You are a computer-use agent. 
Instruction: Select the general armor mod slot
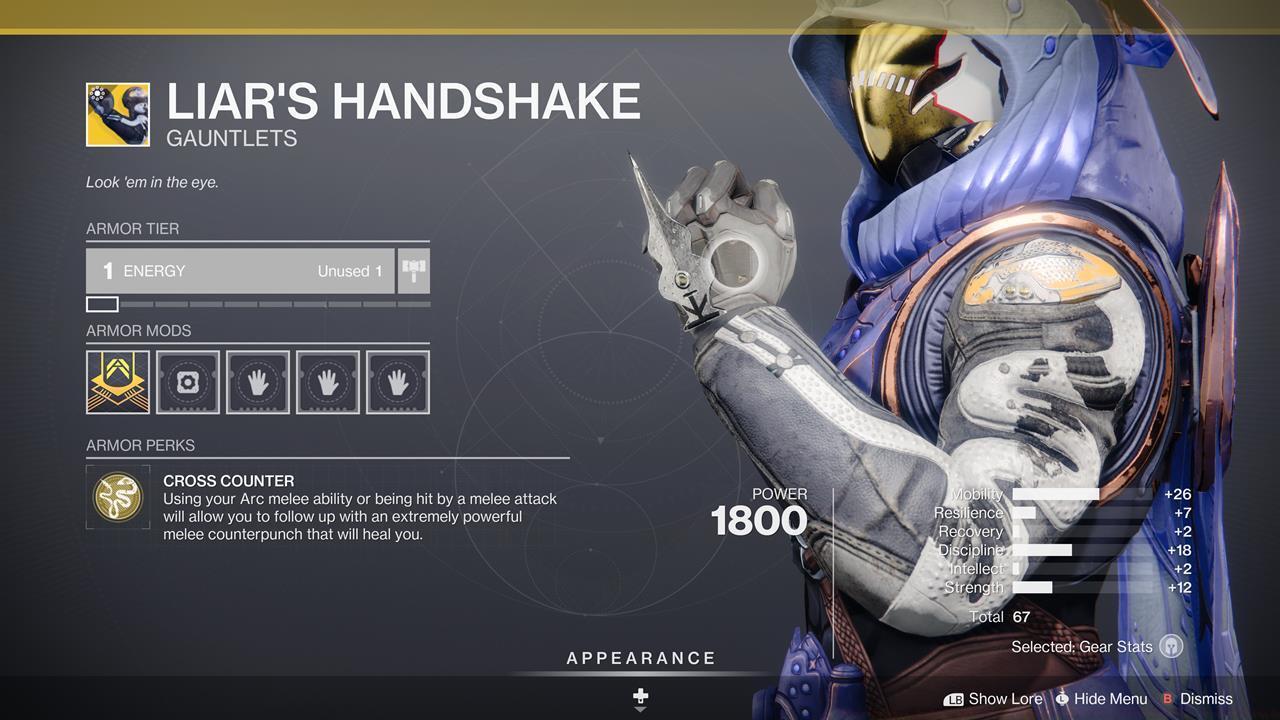pyautogui.click(x=187, y=381)
